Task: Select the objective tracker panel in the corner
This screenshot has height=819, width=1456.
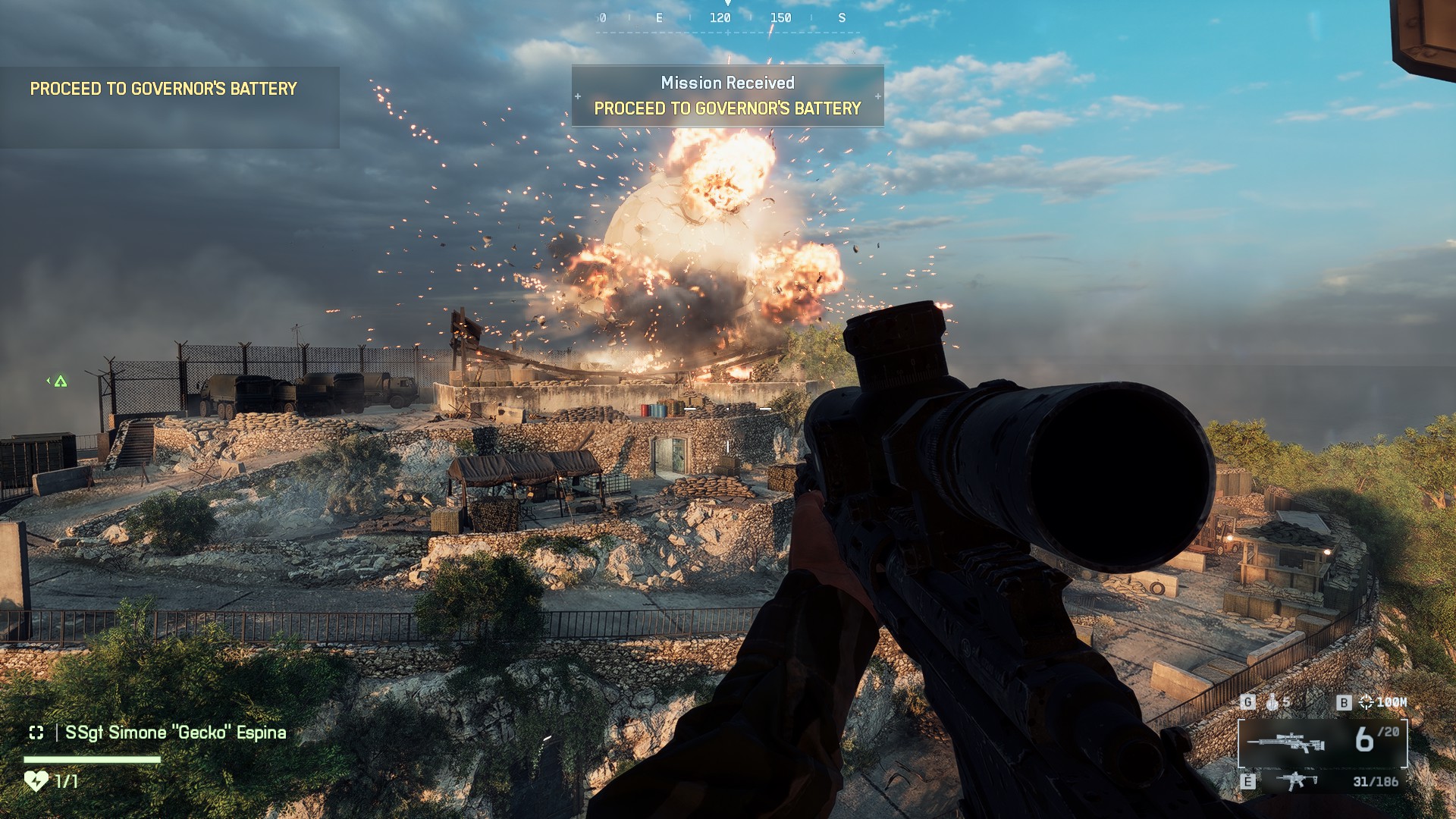Action: [x=169, y=106]
